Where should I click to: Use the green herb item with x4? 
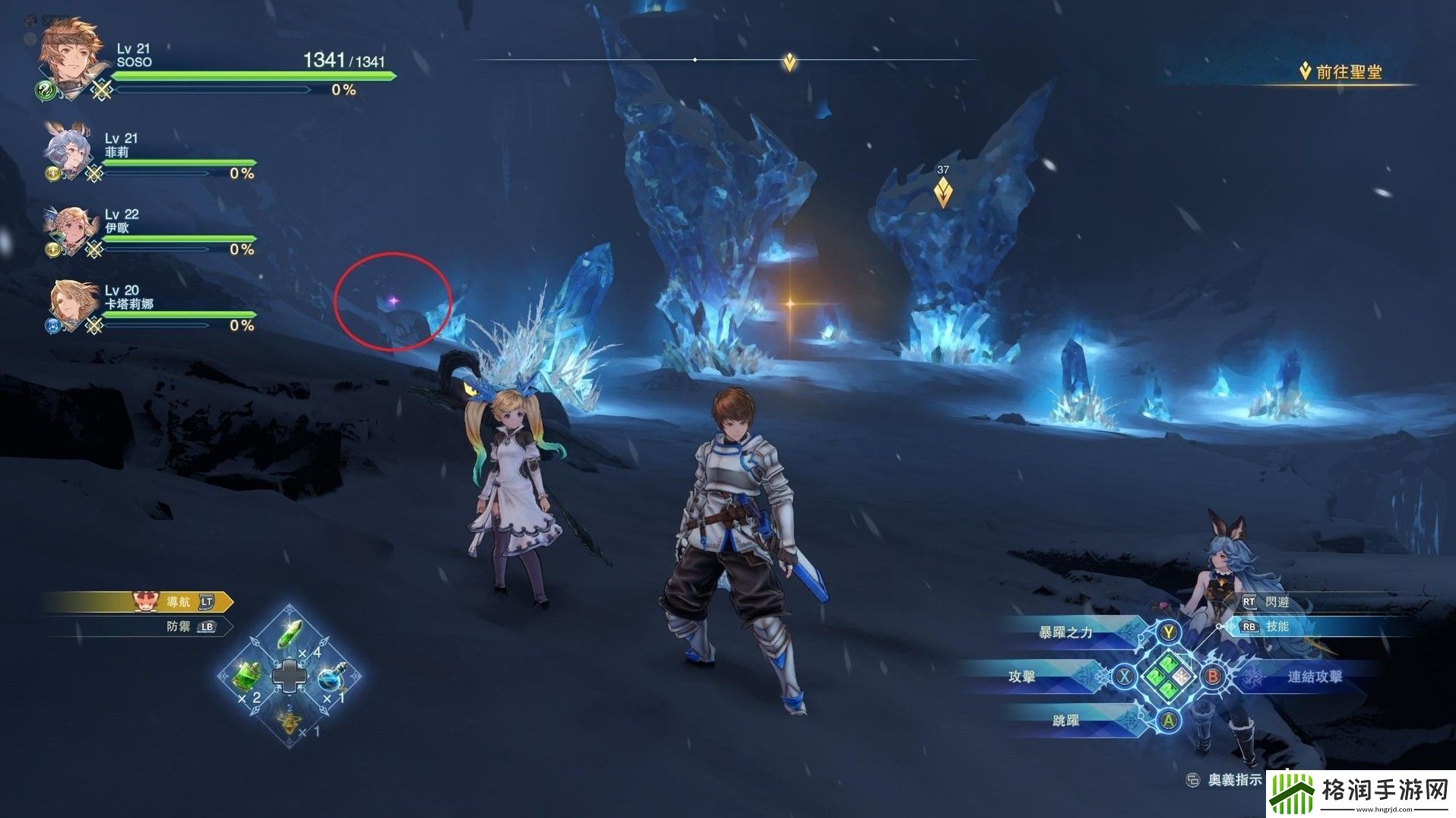290,633
